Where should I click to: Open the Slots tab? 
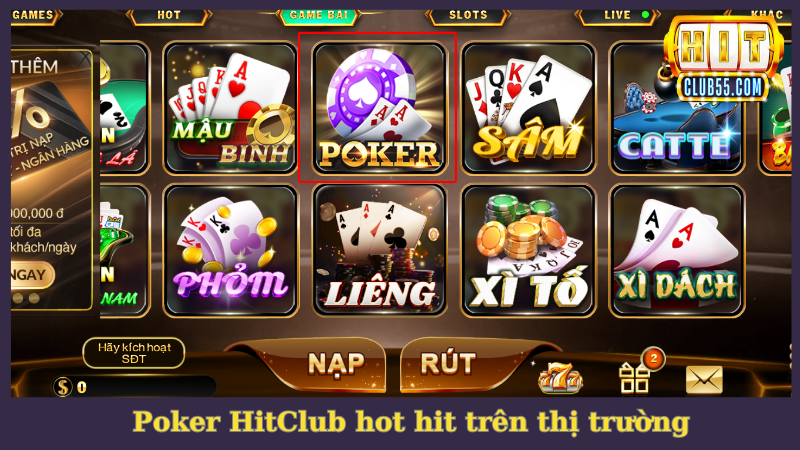[468, 15]
